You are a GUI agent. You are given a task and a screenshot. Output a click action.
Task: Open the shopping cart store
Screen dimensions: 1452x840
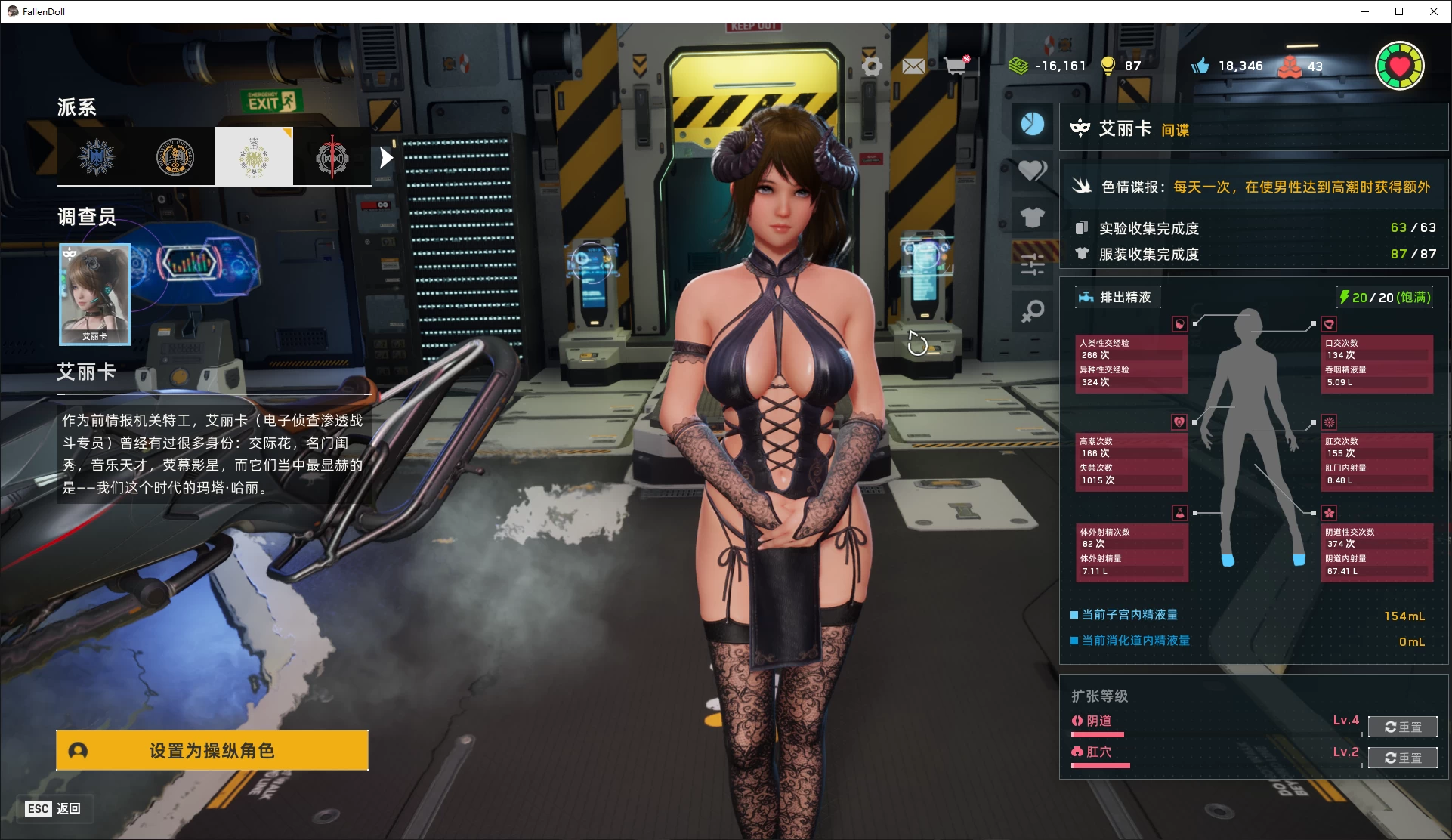pyautogui.click(x=956, y=66)
